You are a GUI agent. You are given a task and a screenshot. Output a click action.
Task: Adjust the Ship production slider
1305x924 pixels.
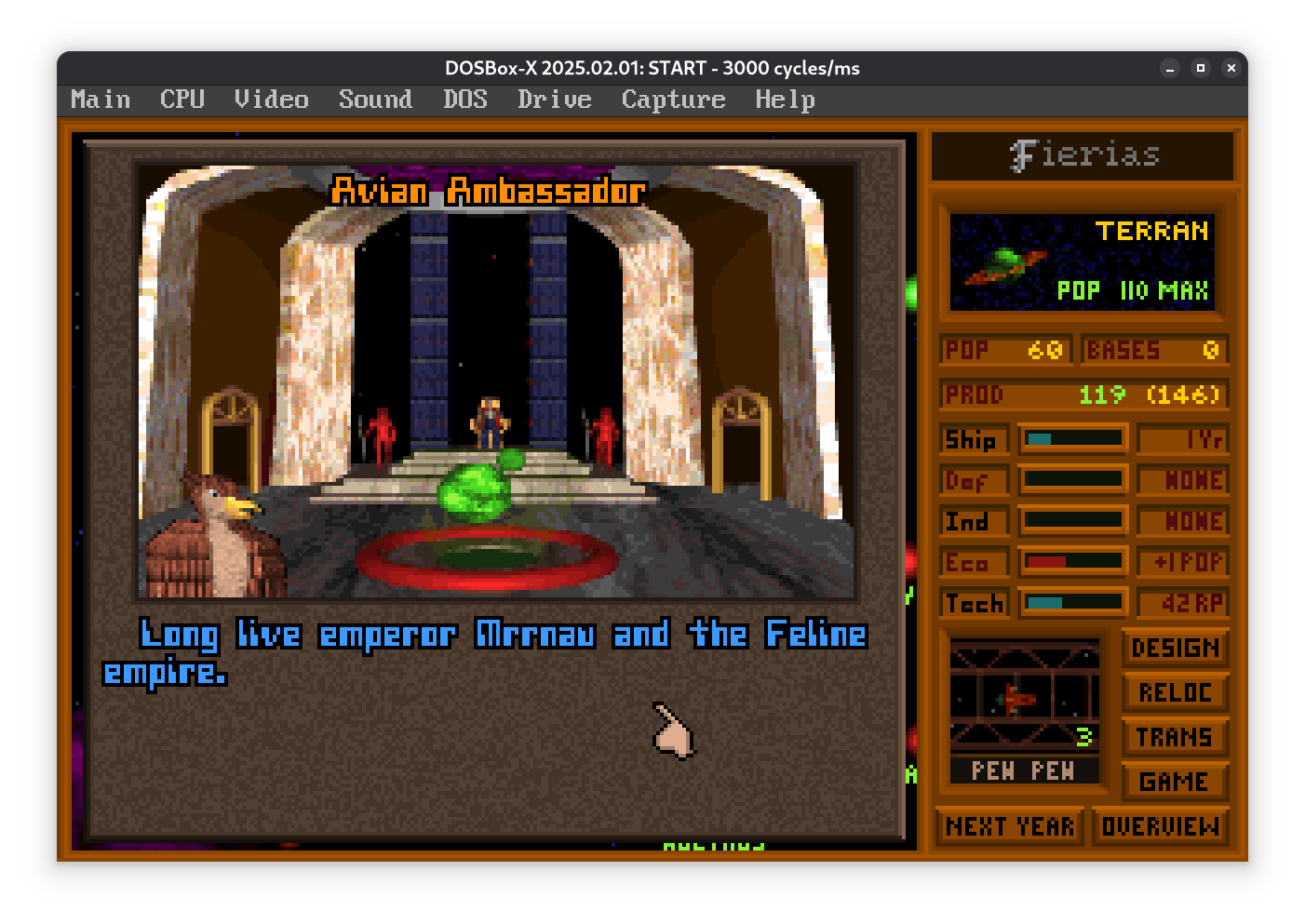[x=1073, y=438]
